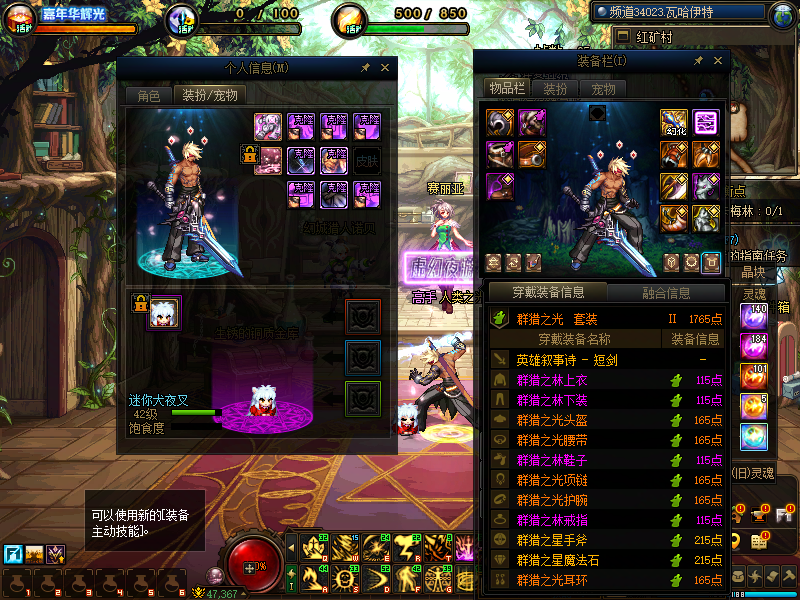Open the channel 频道34023 selector
This screenshot has width=800, height=600.
(x=680, y=13)
